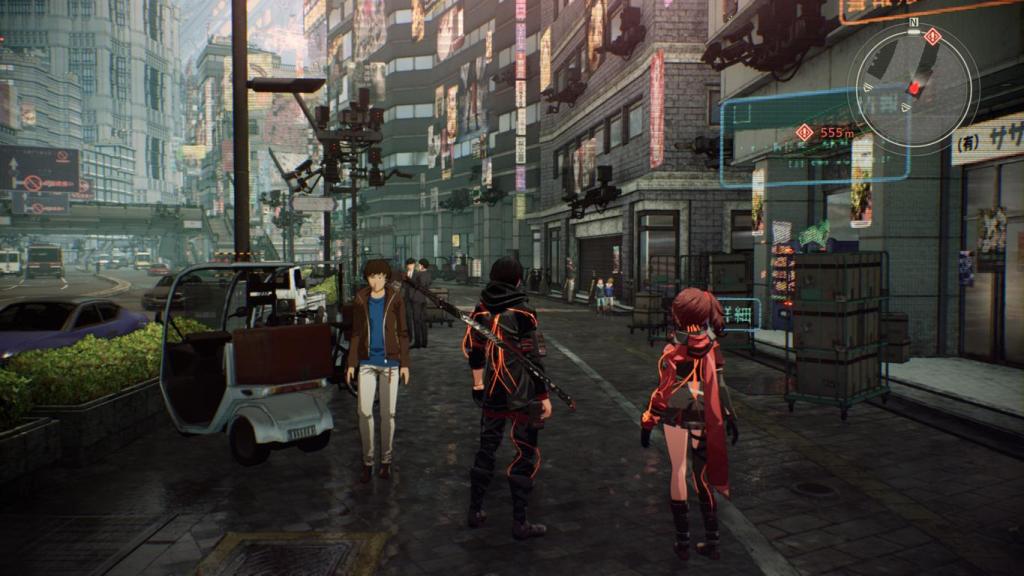The height and width of the screenshot is (576, 1024).
Task: Click the N compass indicator on the minimap
Action: coord(913,21)
